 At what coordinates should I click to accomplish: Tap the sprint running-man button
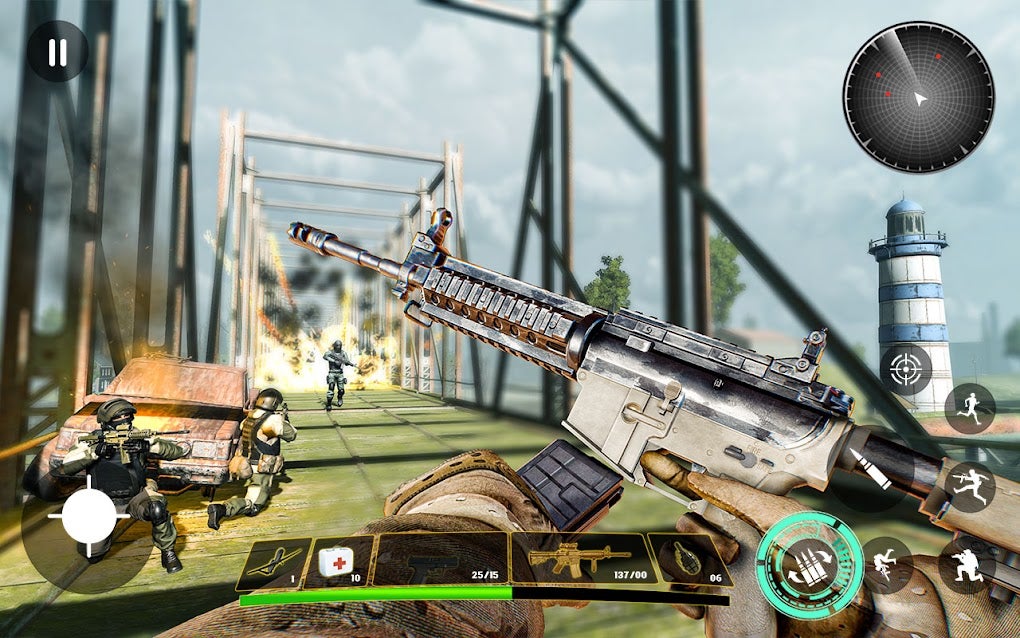970,407
